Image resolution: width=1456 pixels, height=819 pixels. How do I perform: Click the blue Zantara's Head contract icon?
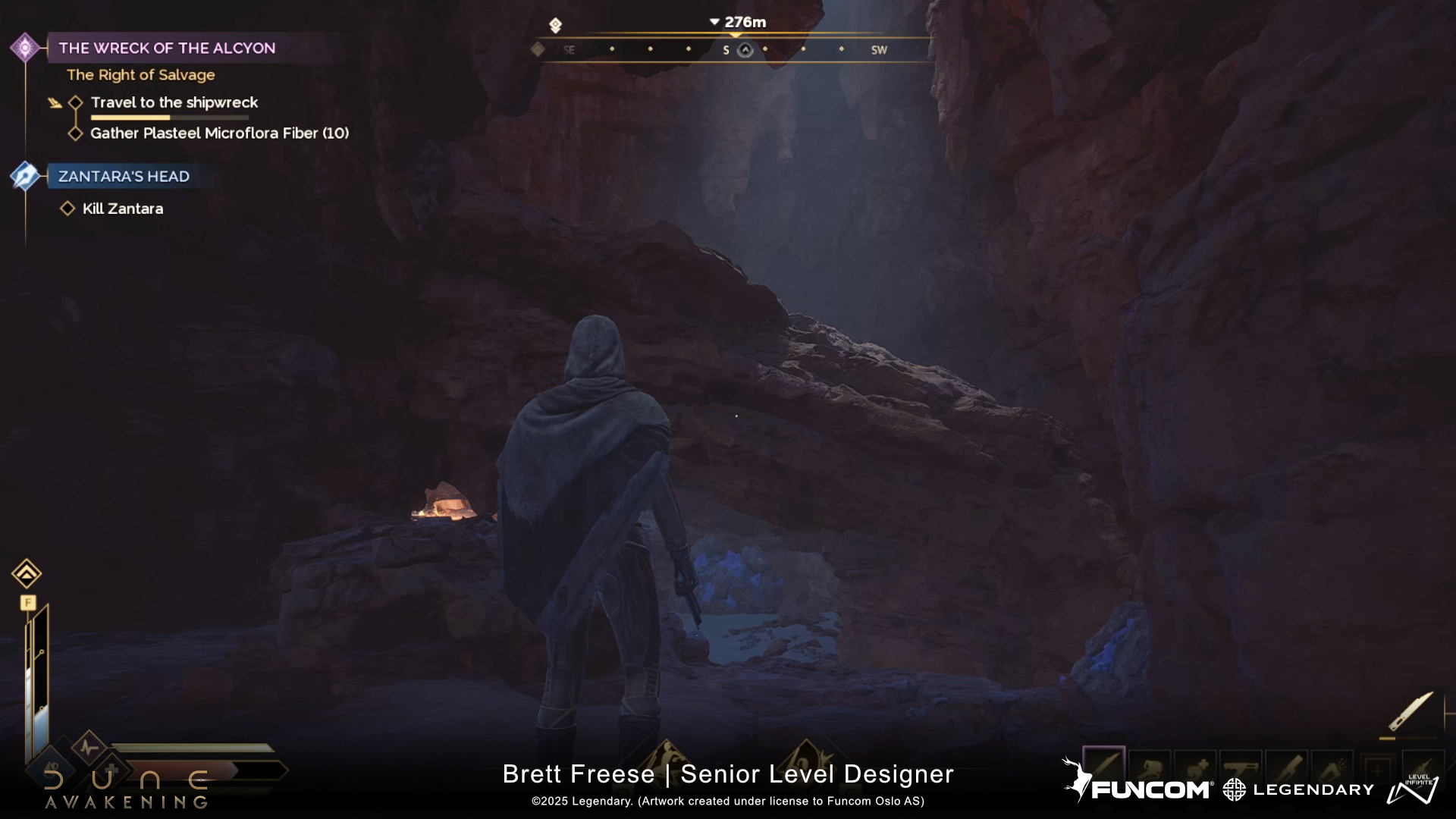pyautogui.click(x=25, y=176)
